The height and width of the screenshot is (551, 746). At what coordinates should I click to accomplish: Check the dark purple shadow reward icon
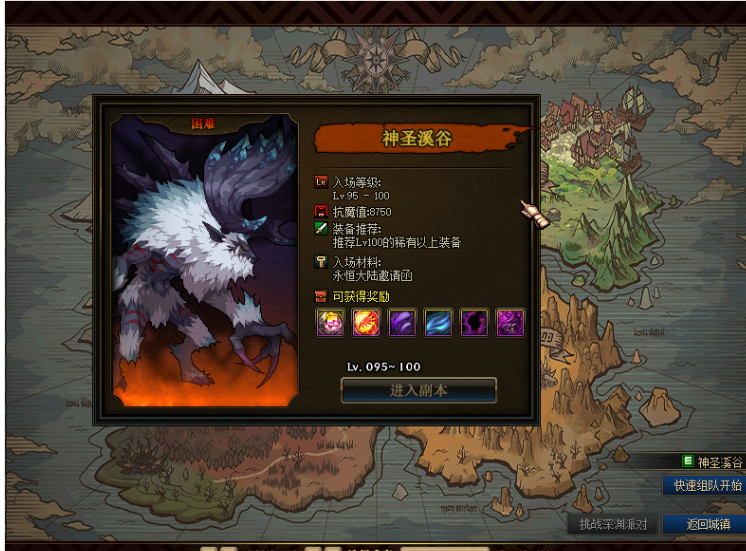(474, 322)
